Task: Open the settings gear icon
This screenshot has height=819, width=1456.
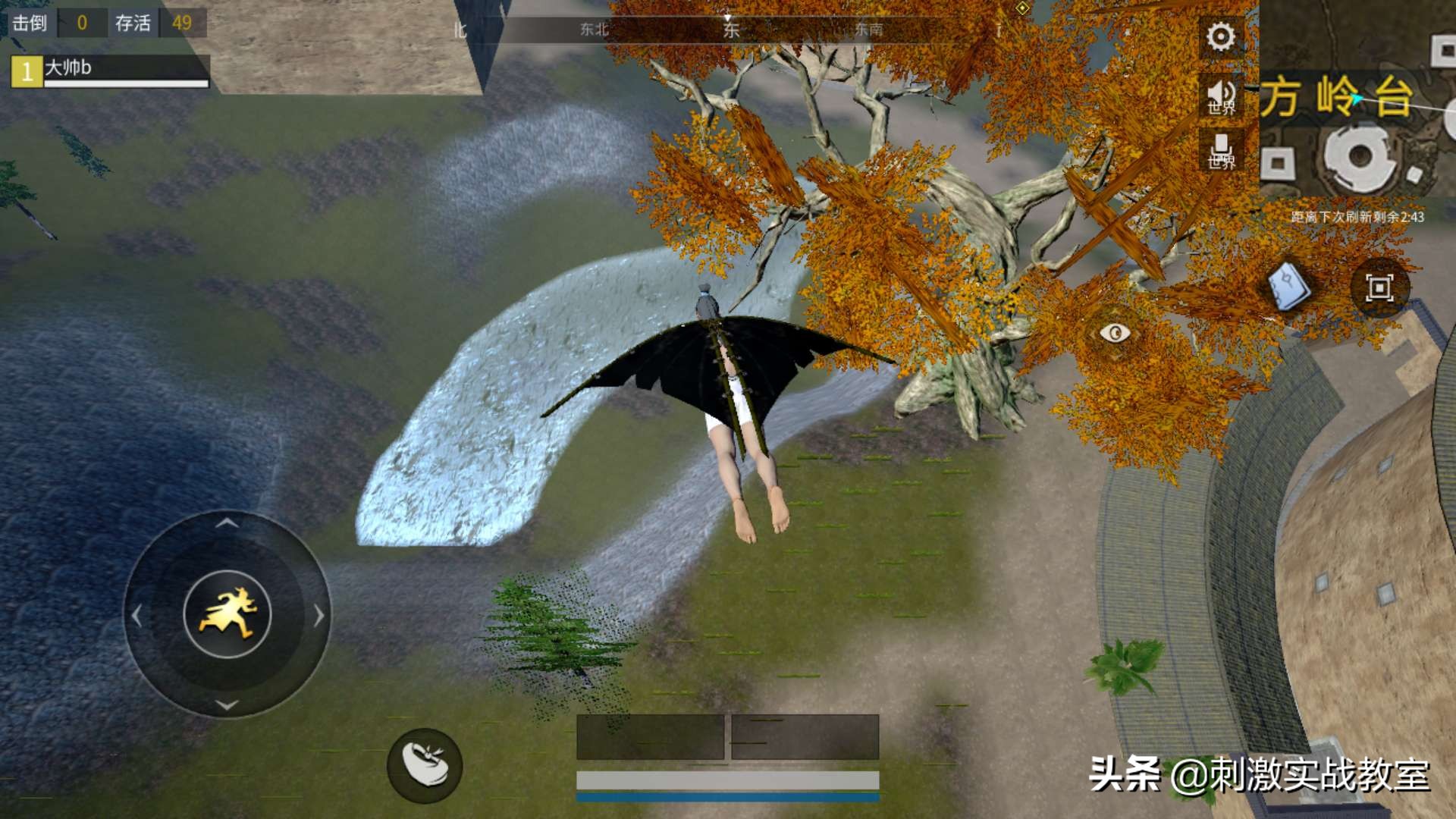Action: tap(1219, 35)
